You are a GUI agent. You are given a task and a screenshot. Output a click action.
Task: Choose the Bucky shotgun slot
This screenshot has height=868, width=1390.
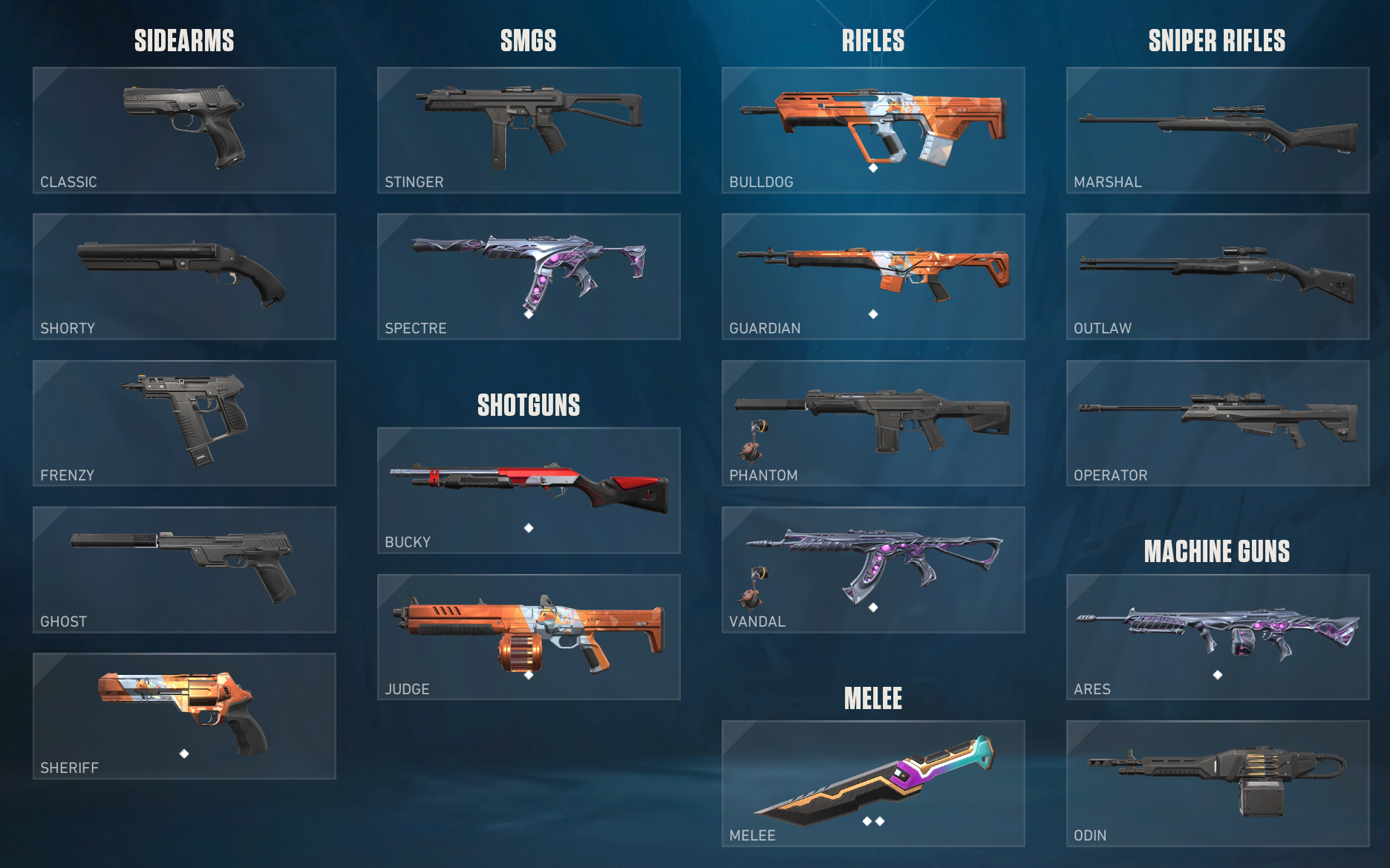point(529,490)
